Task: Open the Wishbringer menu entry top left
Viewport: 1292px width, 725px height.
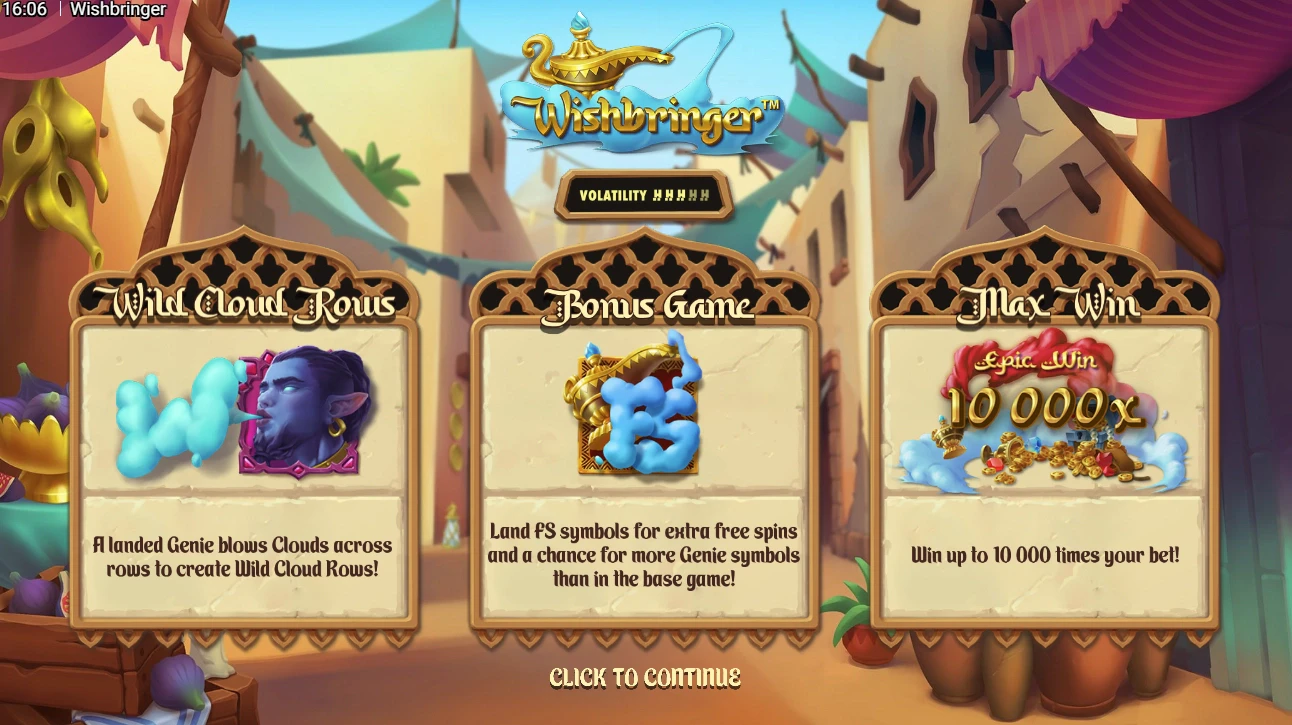Action: tap(118, 9)
